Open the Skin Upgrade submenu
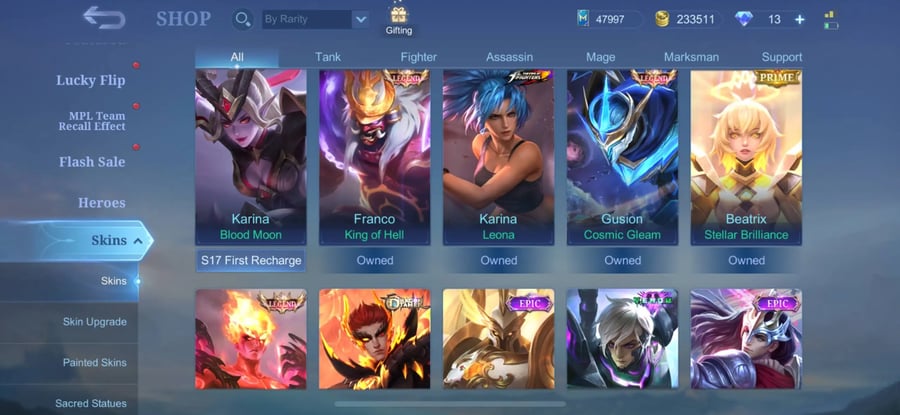This screenshot has width=900, height=415. (94, 322)
